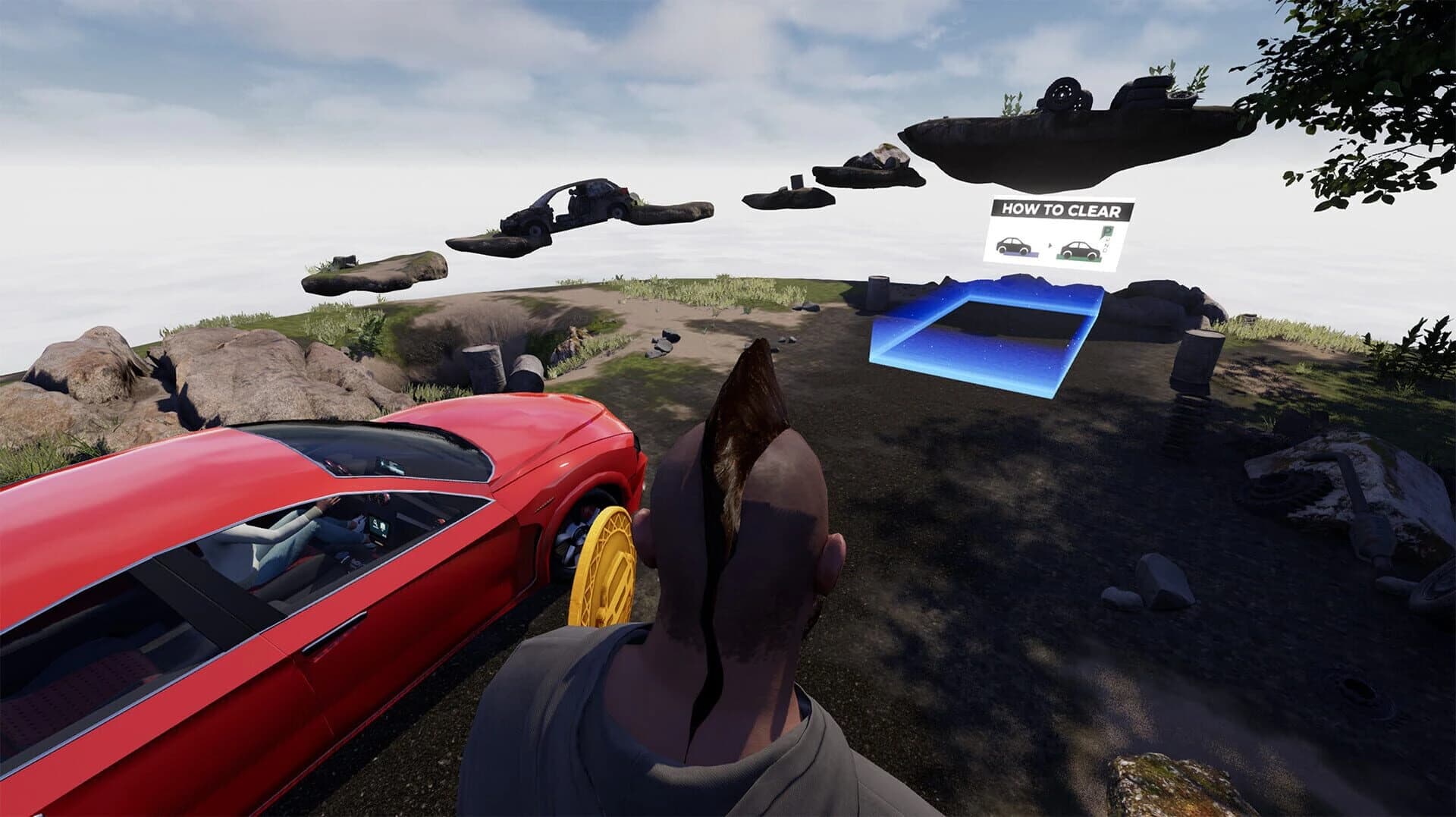This screenshot has width=1456, height=817.
Task: Click the arrow icon between the two cars
Action: 1050,246
